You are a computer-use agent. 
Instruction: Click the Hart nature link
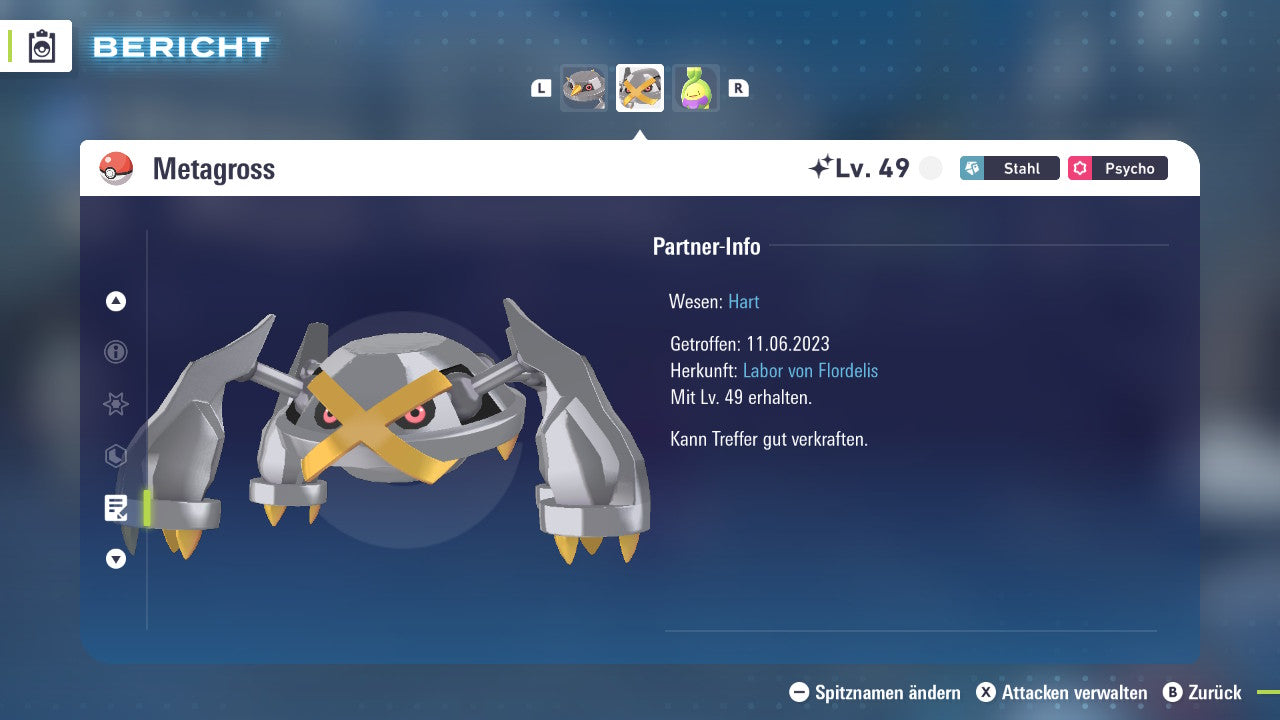pos(743,301)
